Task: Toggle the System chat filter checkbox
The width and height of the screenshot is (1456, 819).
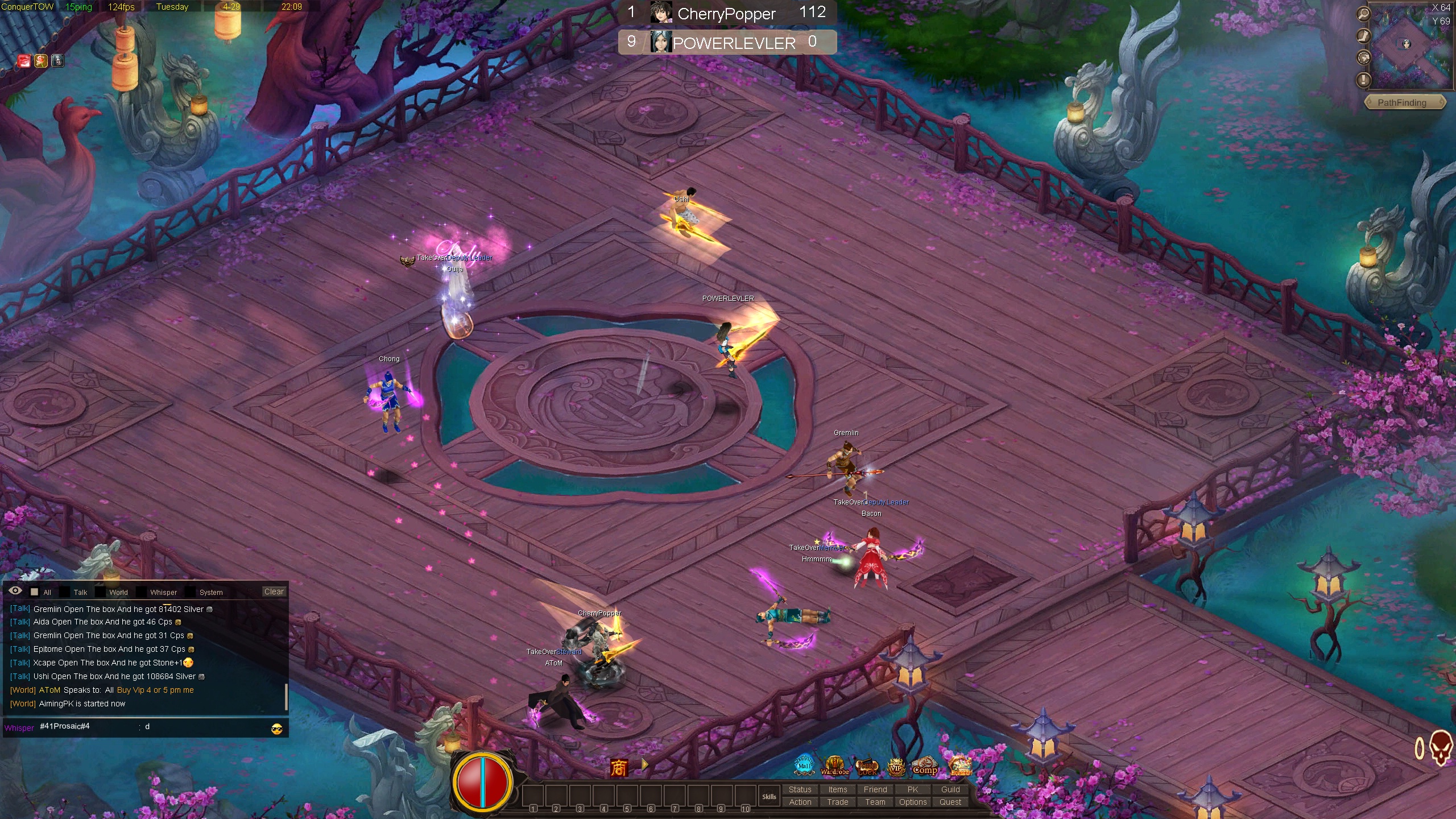Action: click(191, 592)
